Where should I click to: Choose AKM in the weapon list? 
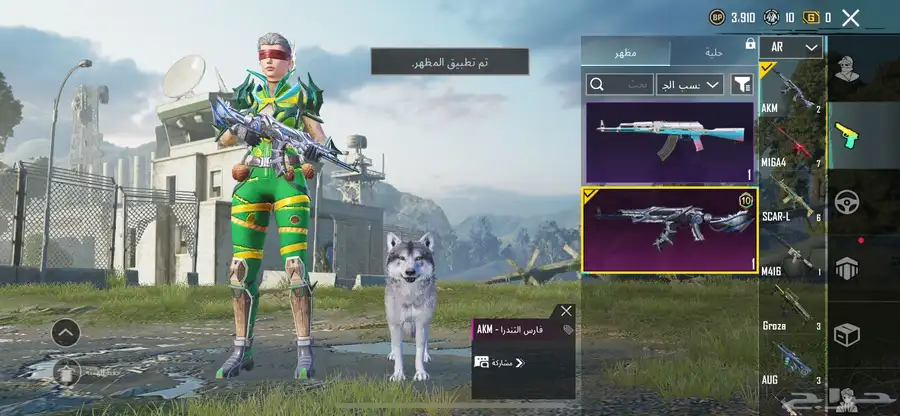click(791, 88)
